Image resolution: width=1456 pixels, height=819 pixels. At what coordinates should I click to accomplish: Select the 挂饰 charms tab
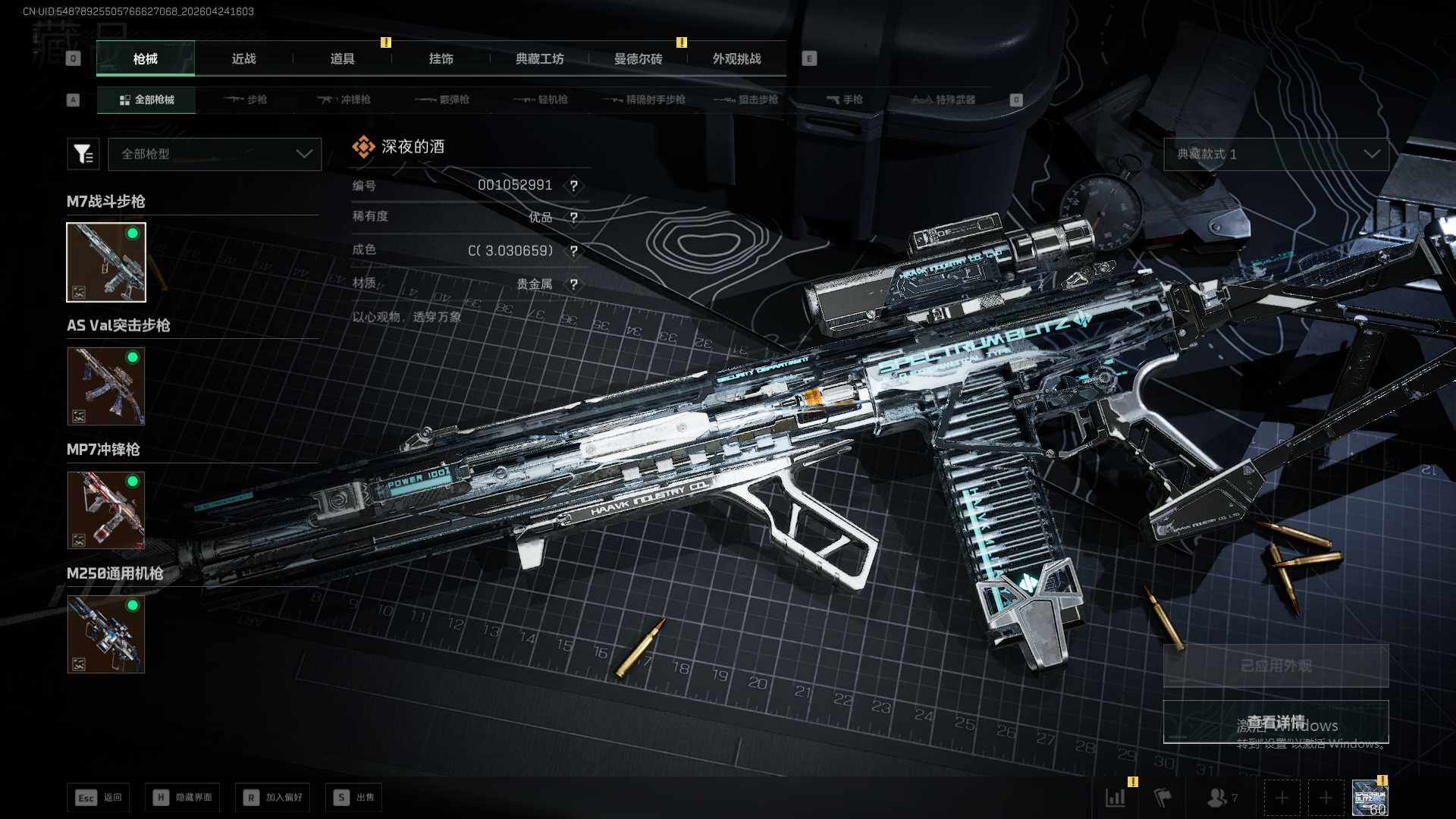coord(441,59)
